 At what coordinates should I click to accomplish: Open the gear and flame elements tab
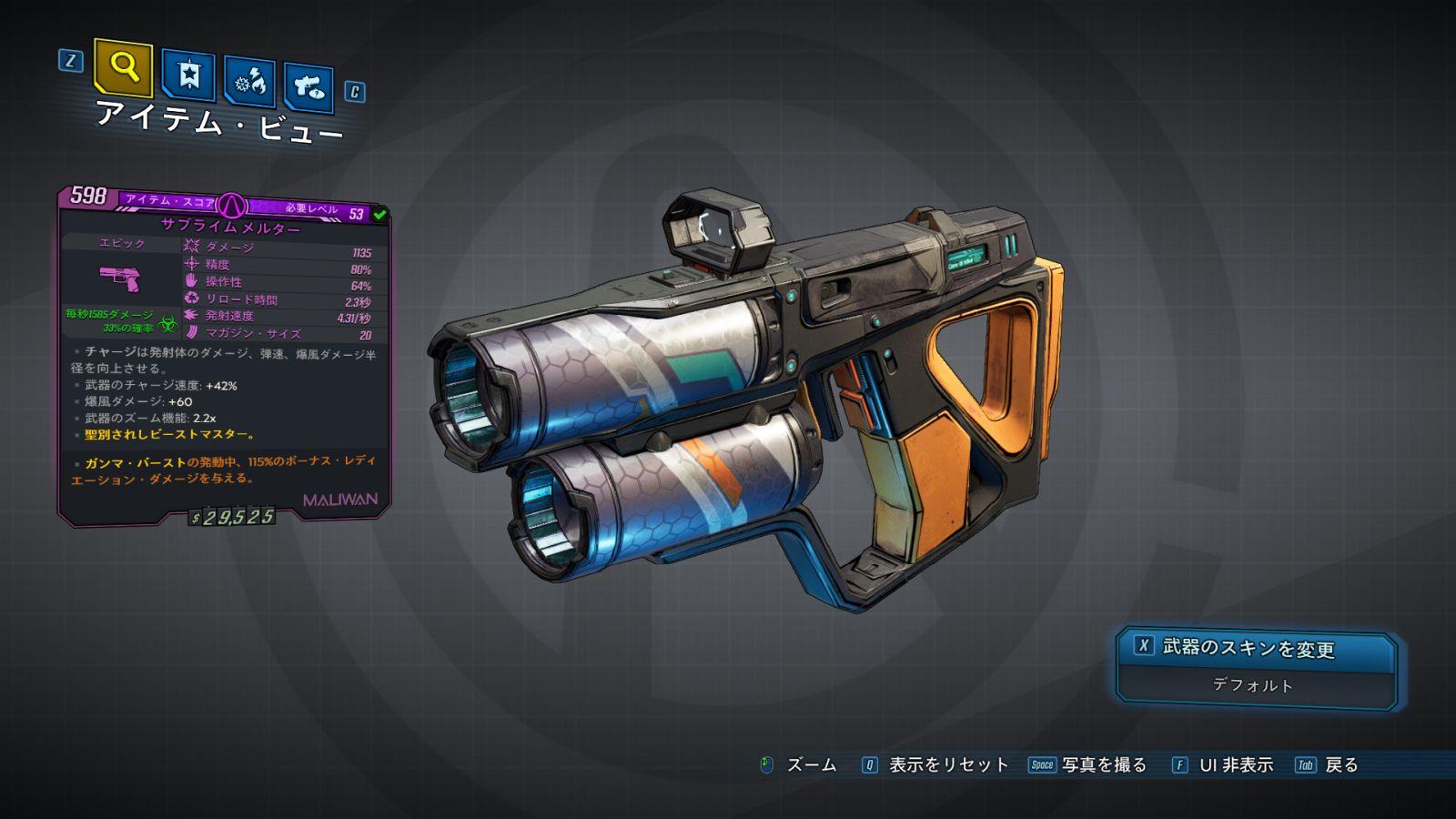(x=249, y=82)
